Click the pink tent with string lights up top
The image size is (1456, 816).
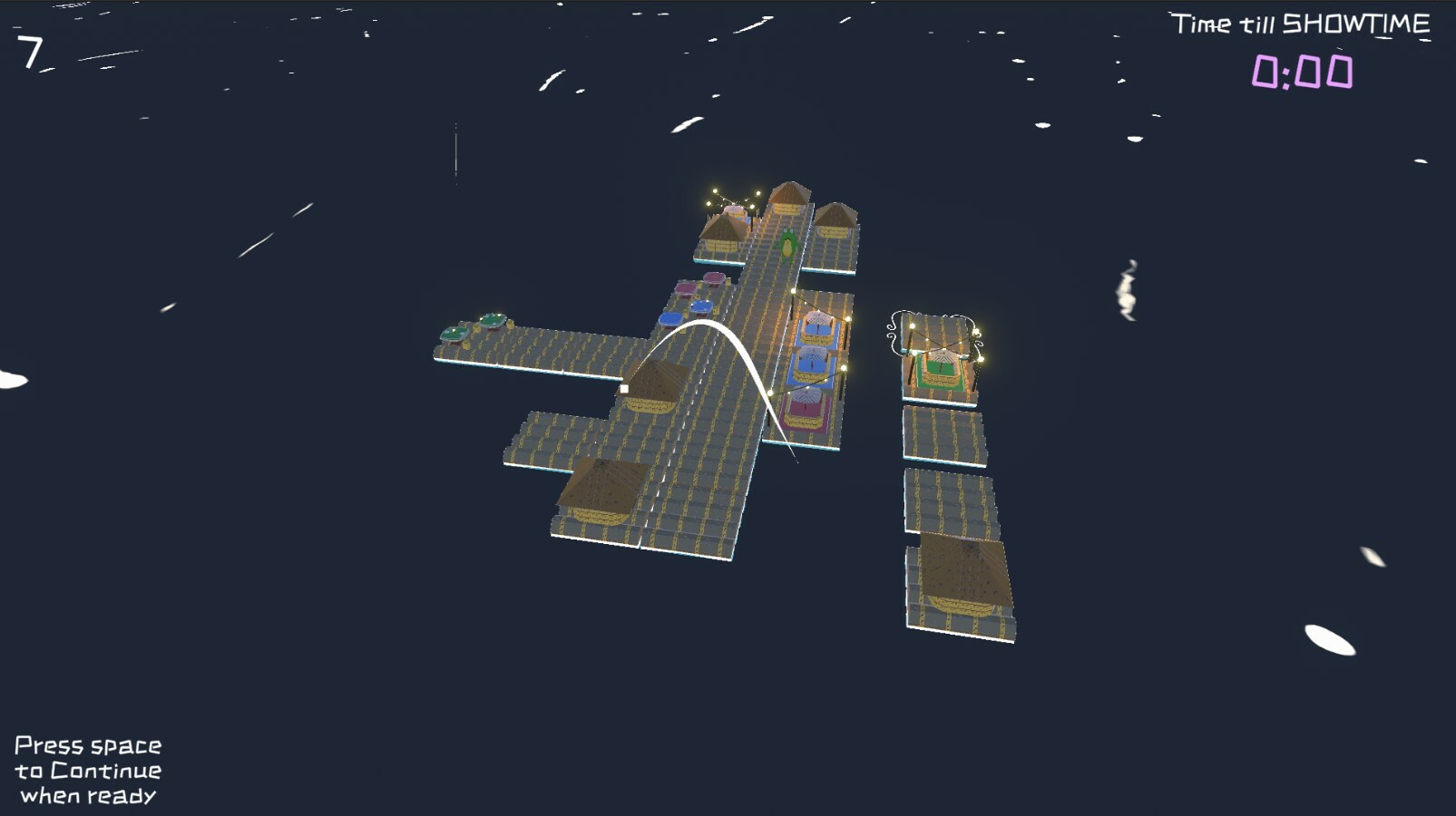tap(735, 211)
